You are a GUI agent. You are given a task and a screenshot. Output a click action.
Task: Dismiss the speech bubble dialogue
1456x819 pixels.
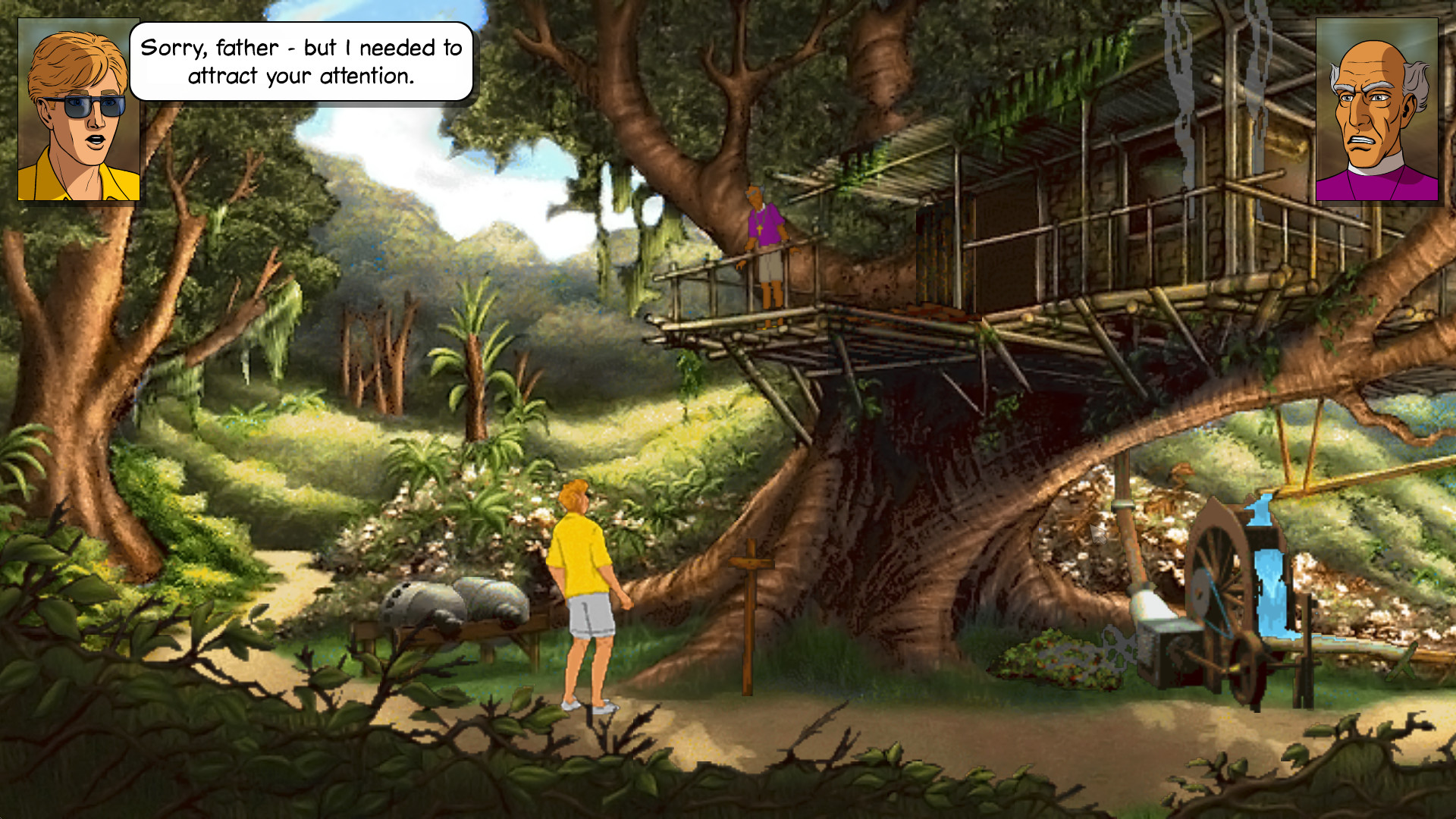pos(303,61)
